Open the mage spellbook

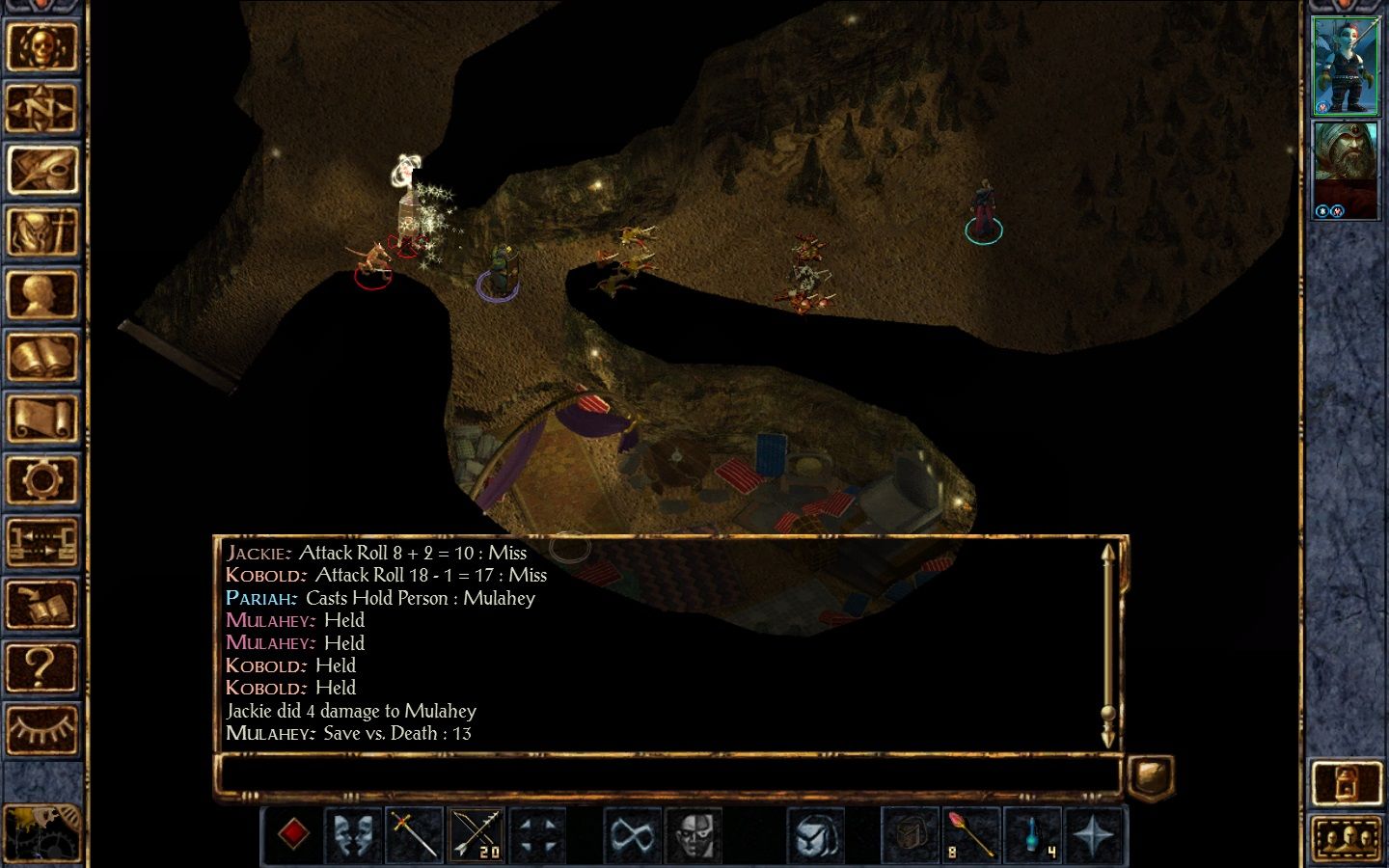pos(41,357)
